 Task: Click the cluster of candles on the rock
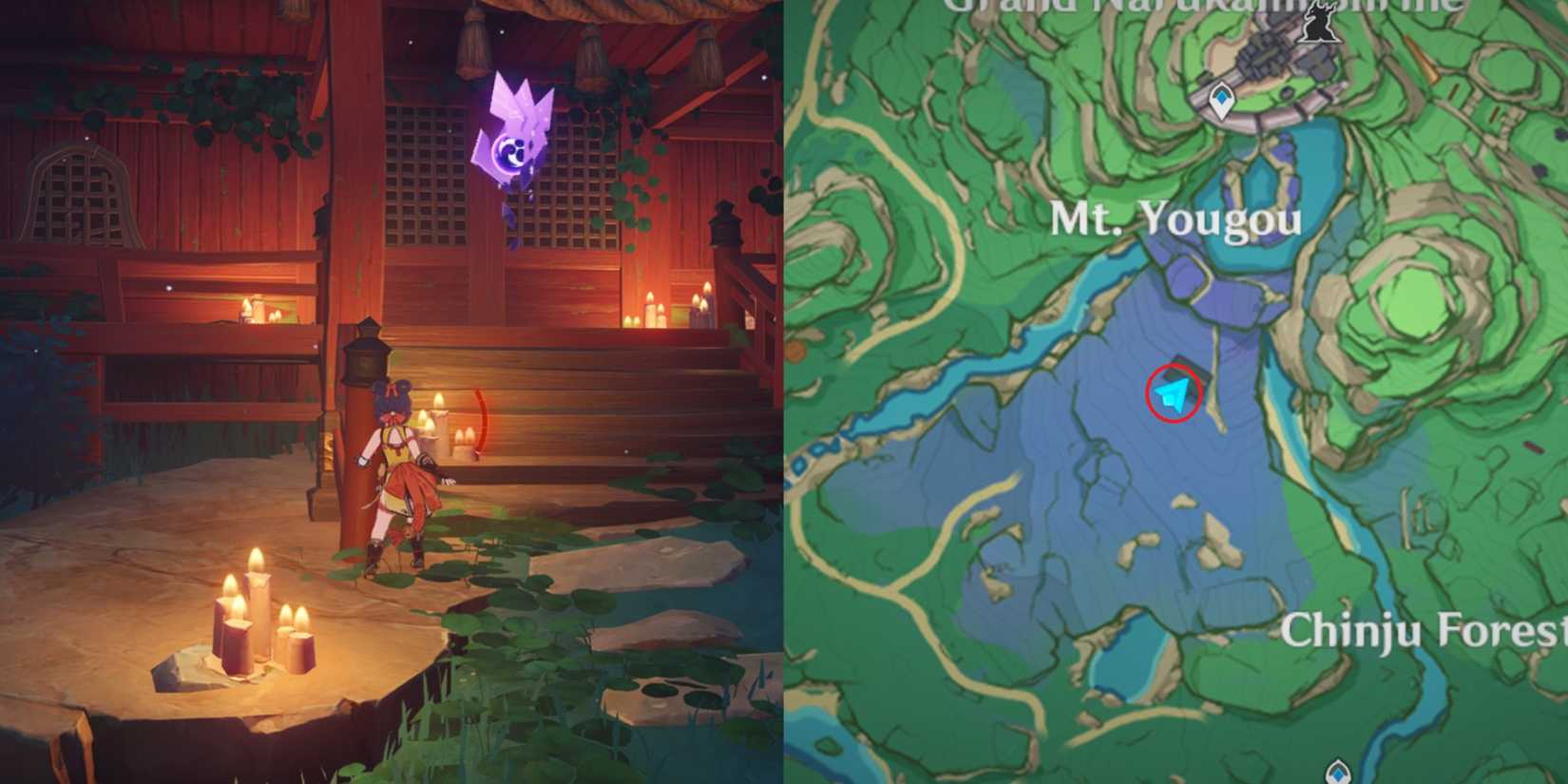(x=261, y=618)
